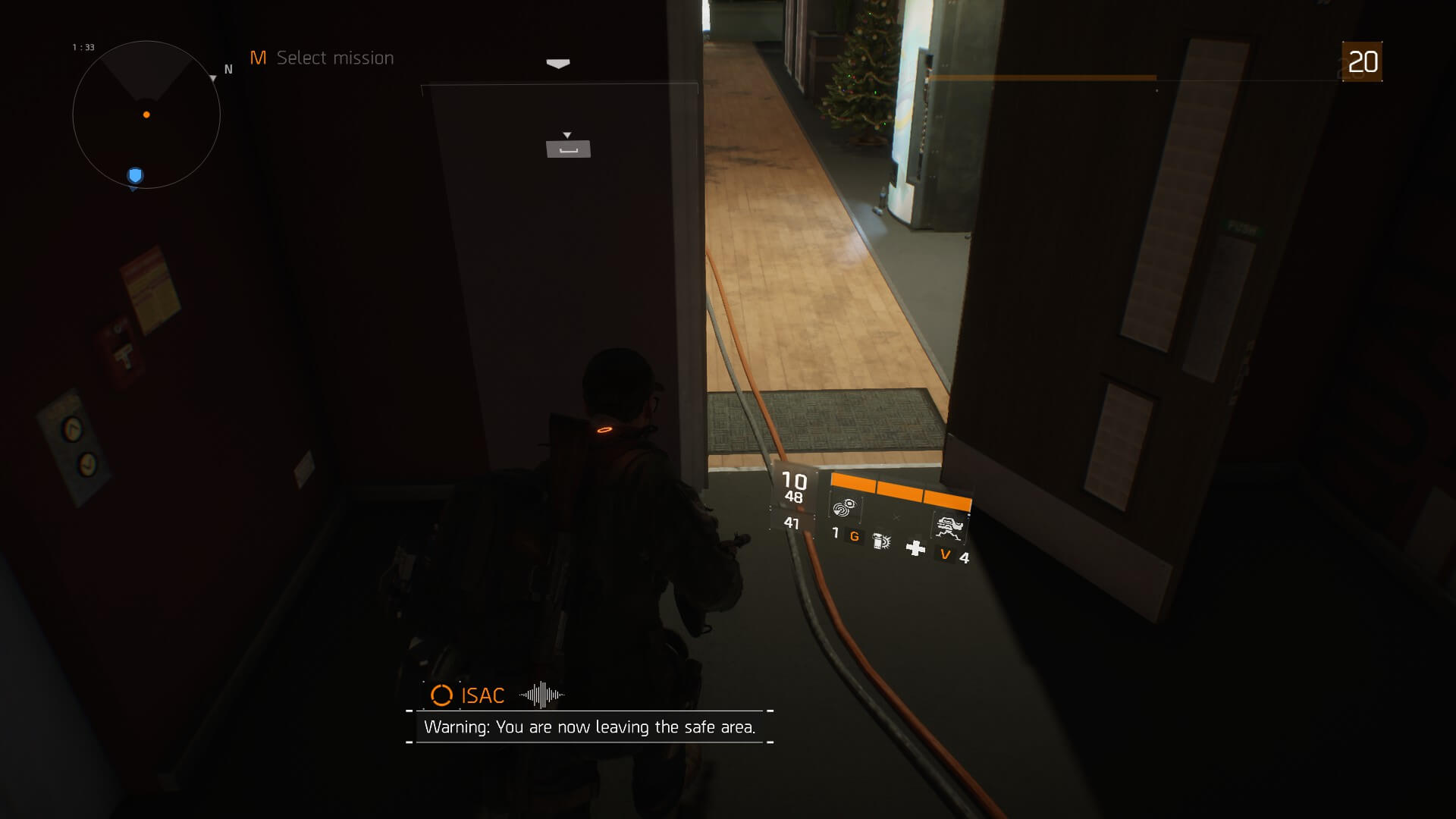The width and height of the screenshot is (1456, 819).
Task: Open the Select mission tracker
Action: pyautogui.click(x=322, y=58)
